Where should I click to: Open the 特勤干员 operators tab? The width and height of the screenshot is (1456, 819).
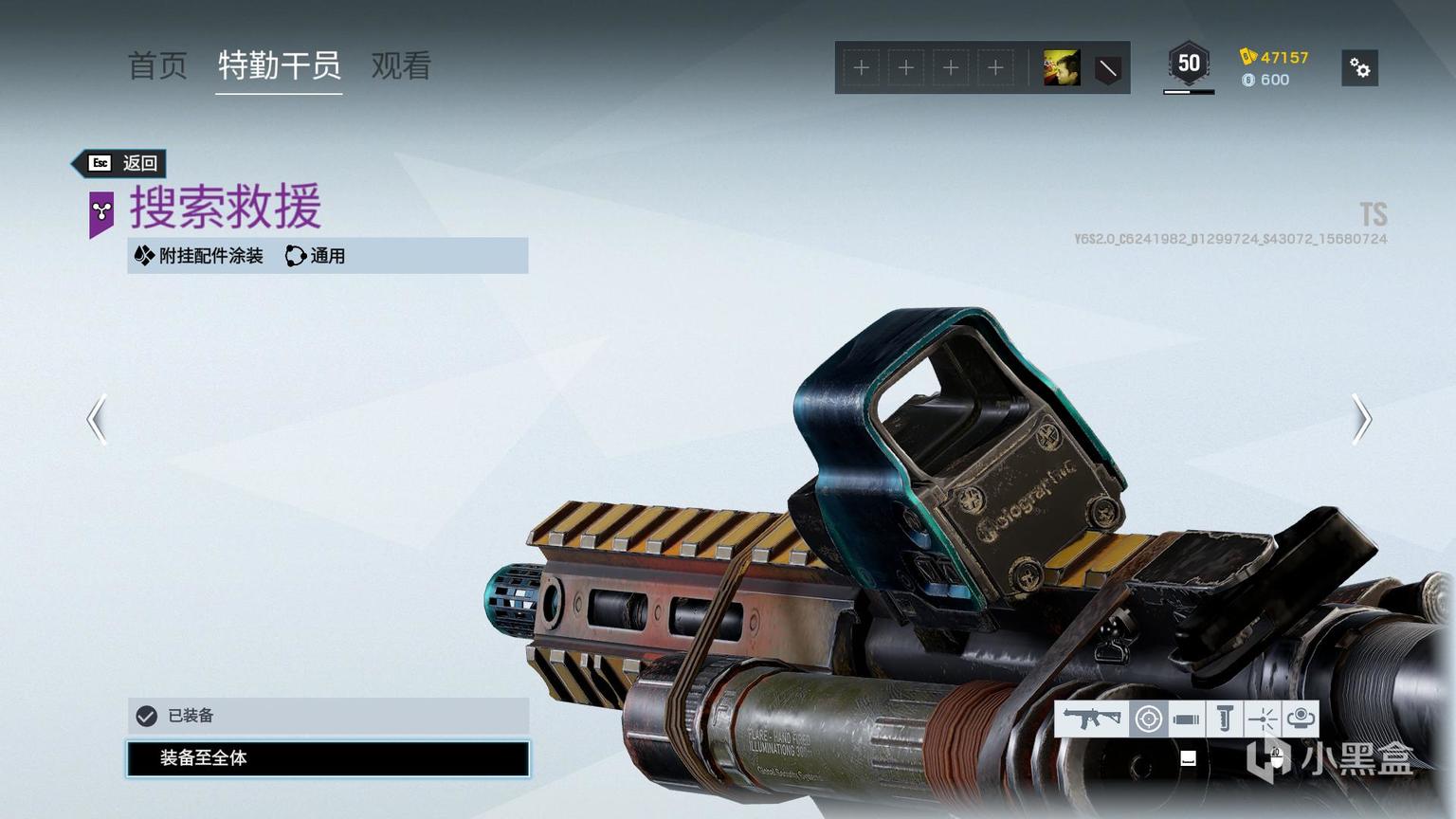279,65
